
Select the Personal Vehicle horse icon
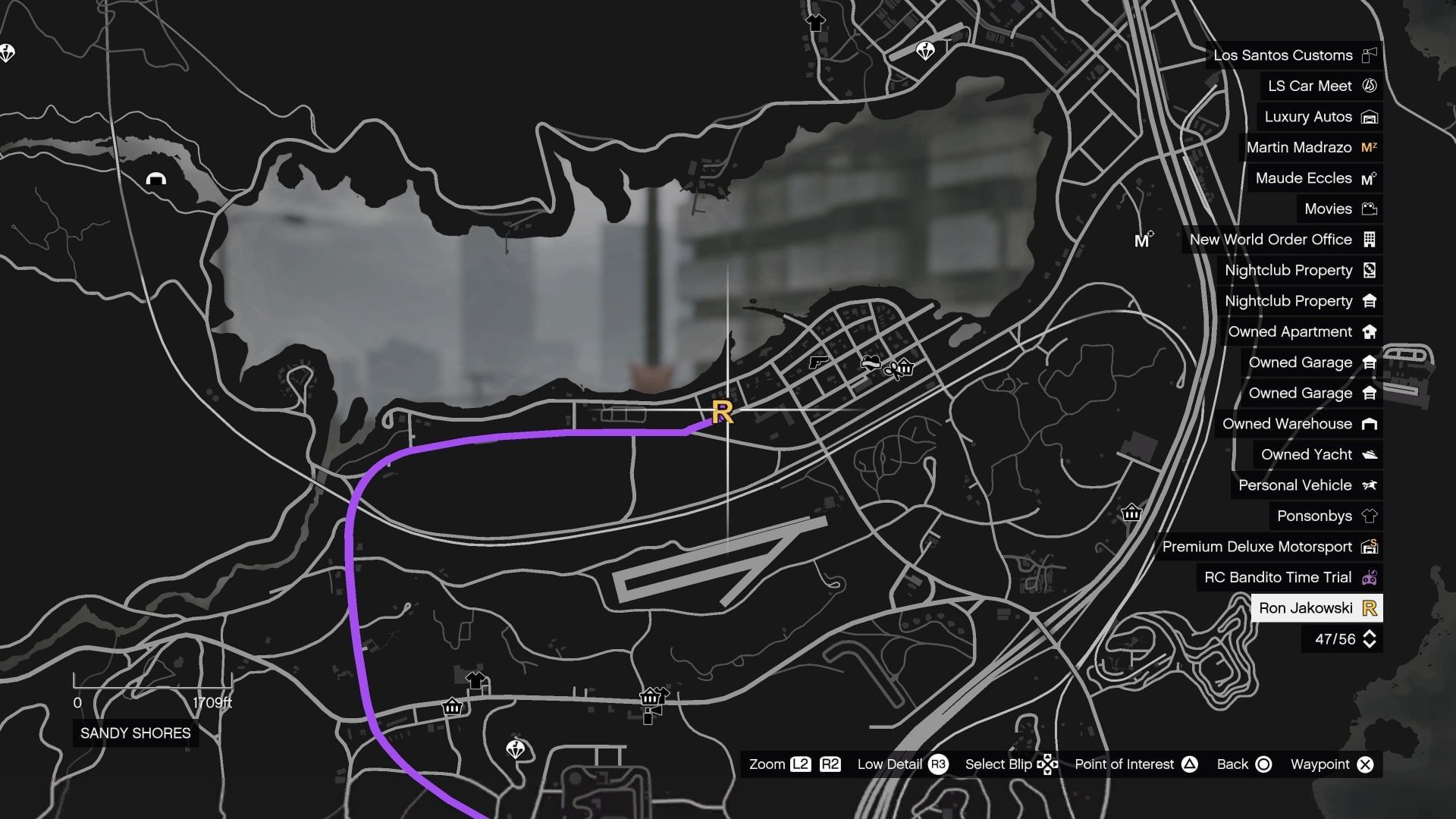(x=1370, y=485)
